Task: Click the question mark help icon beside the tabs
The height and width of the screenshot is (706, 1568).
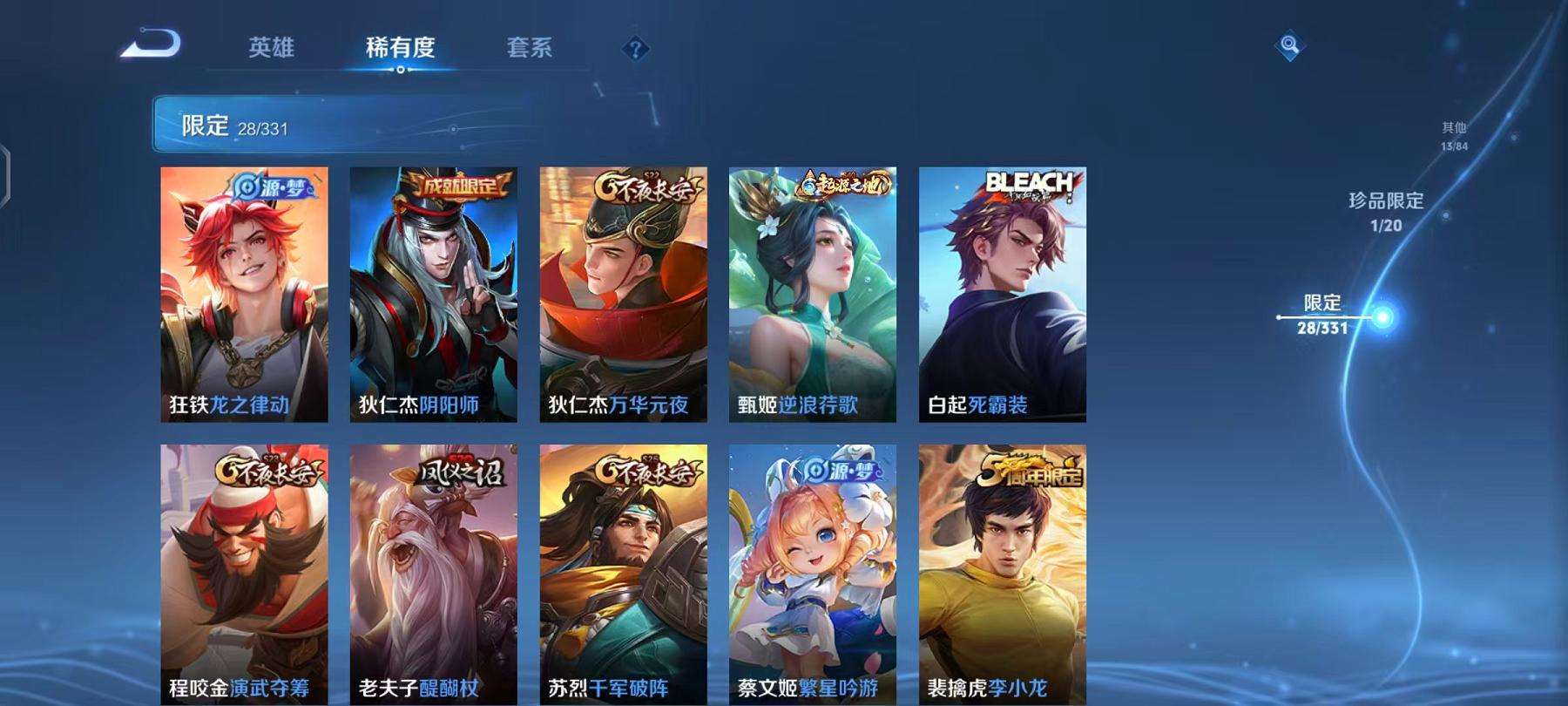Action: (635, 50)
